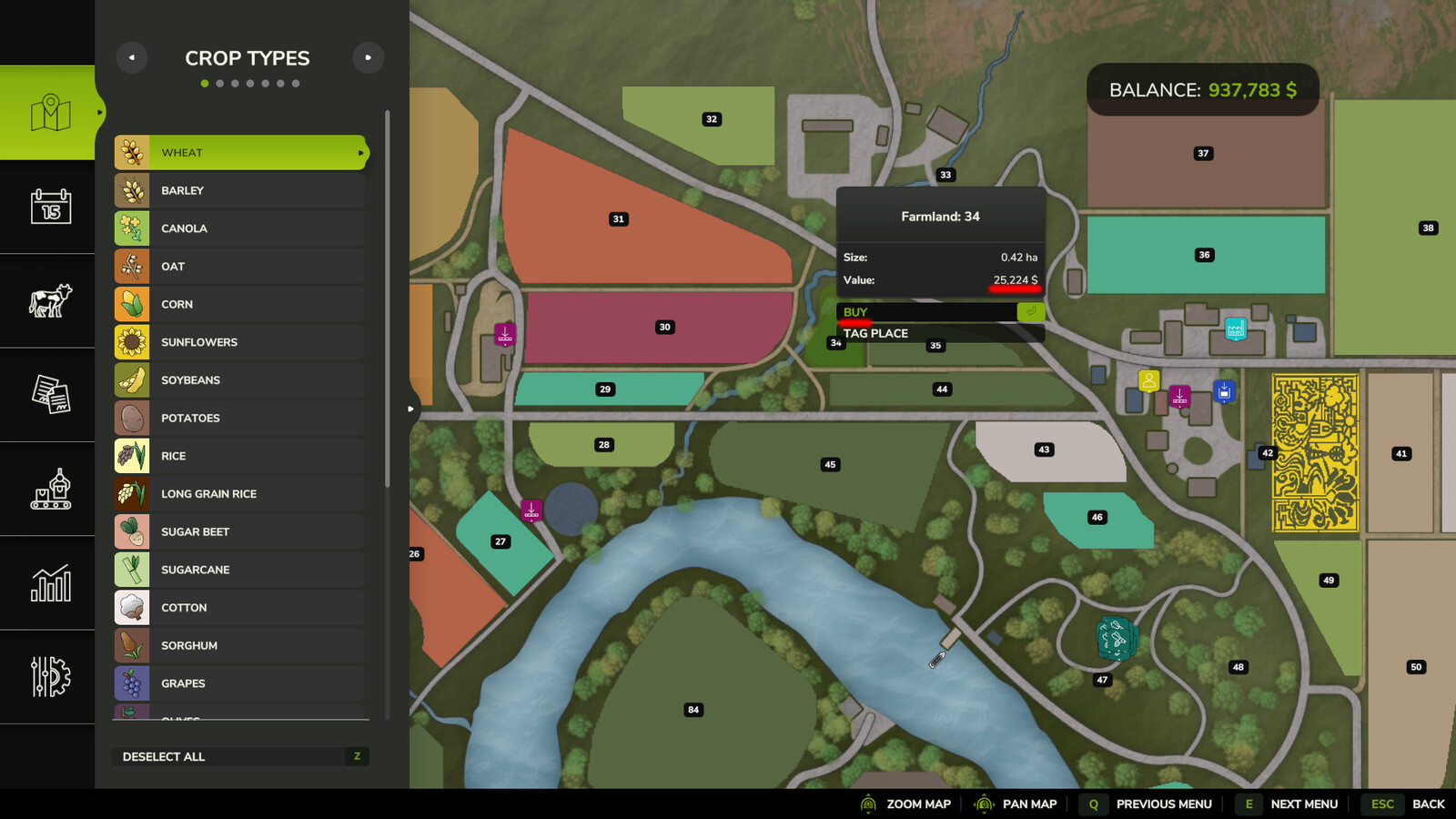The width and height of the screenshot is (1456, 819).
Task: Collapse the crop types side panel
Action: (410, 409)
